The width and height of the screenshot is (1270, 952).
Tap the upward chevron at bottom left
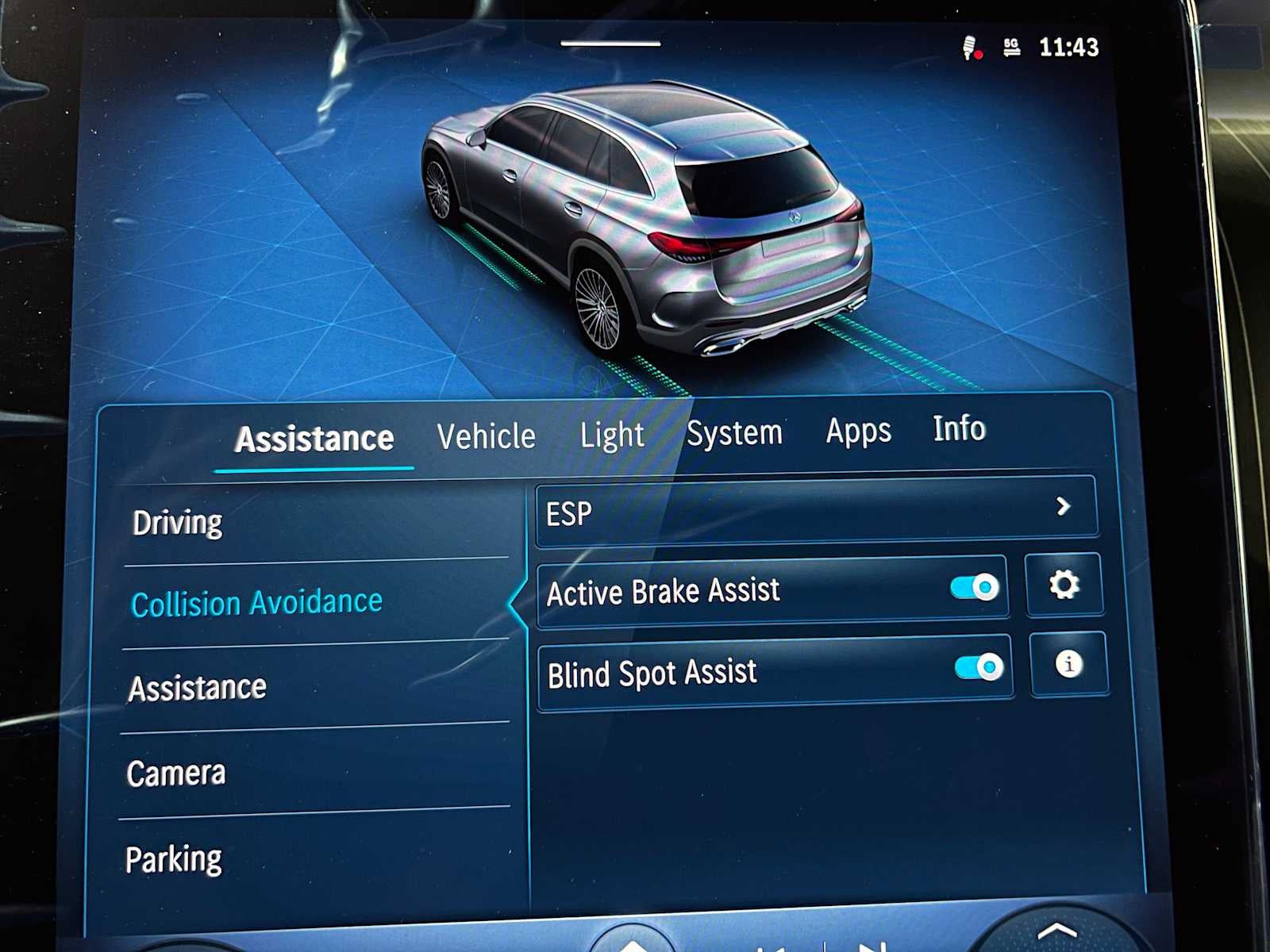pyautogui.click(x=633, y=944)
